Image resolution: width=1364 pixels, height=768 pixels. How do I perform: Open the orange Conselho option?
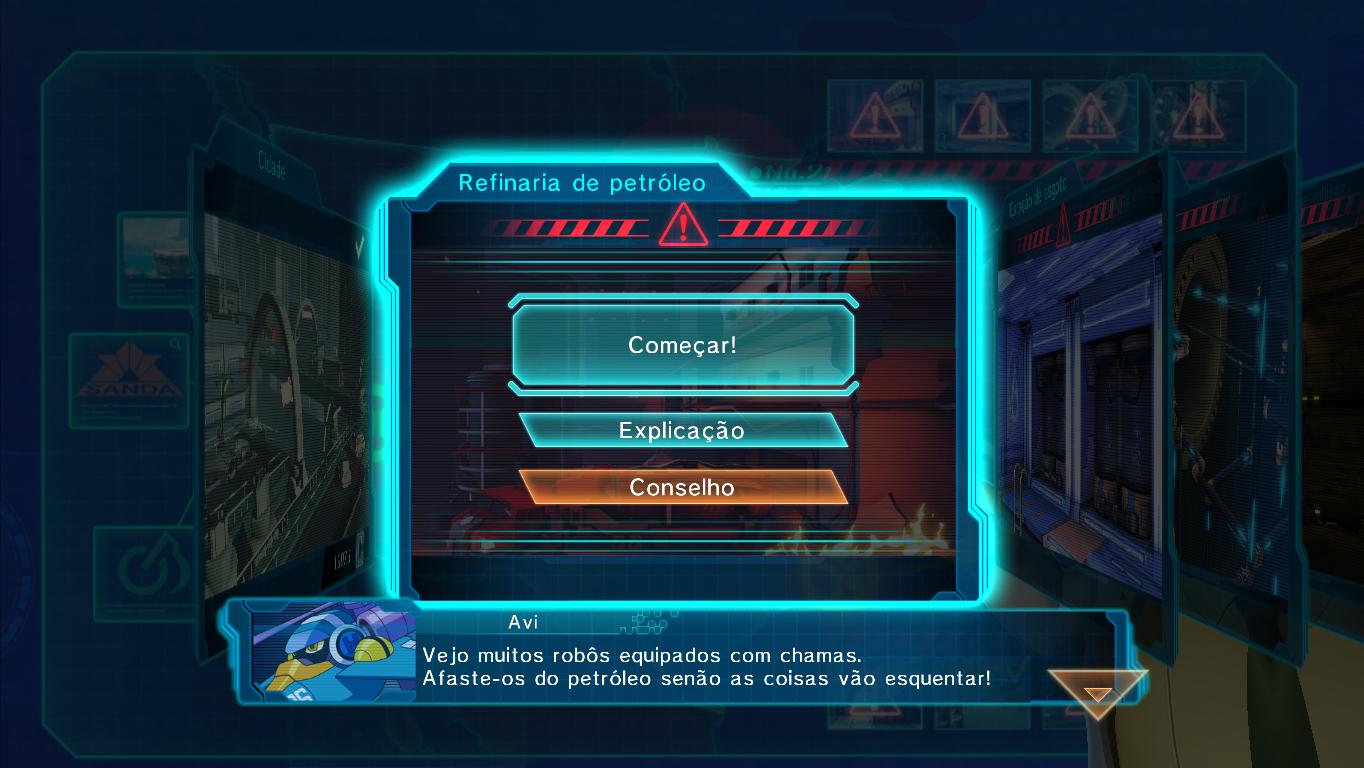click(x=683, y=488)
